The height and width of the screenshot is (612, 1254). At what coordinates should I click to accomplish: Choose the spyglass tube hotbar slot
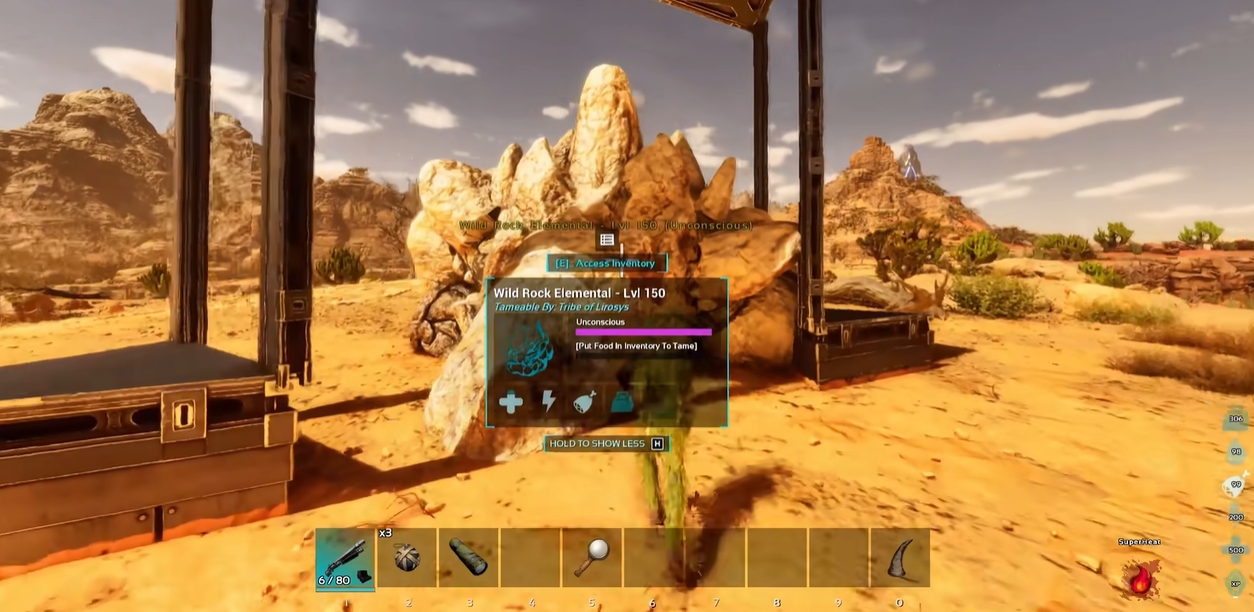[469, 558]
